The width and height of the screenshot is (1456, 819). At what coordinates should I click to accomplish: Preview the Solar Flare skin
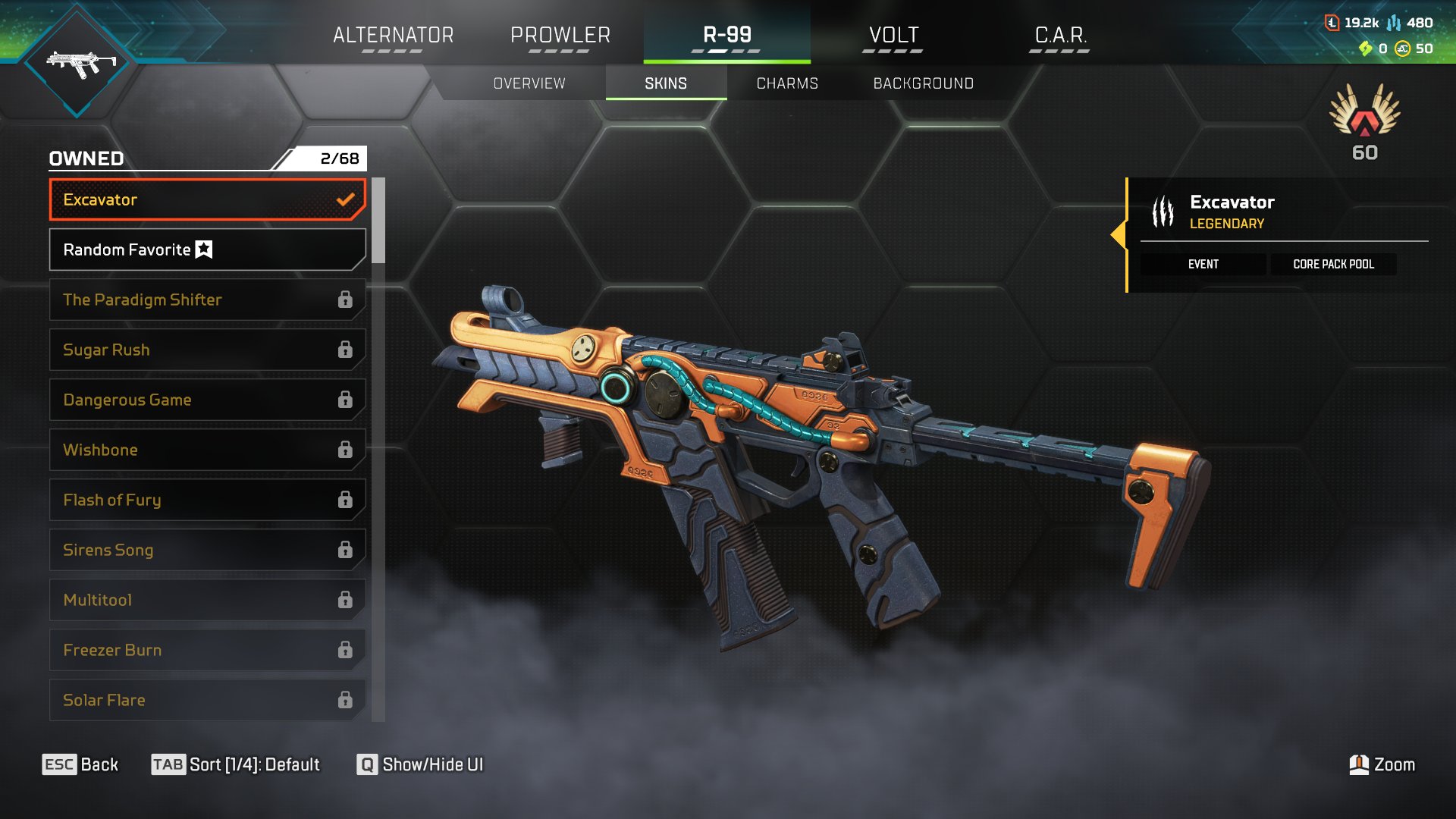(207, 700)
